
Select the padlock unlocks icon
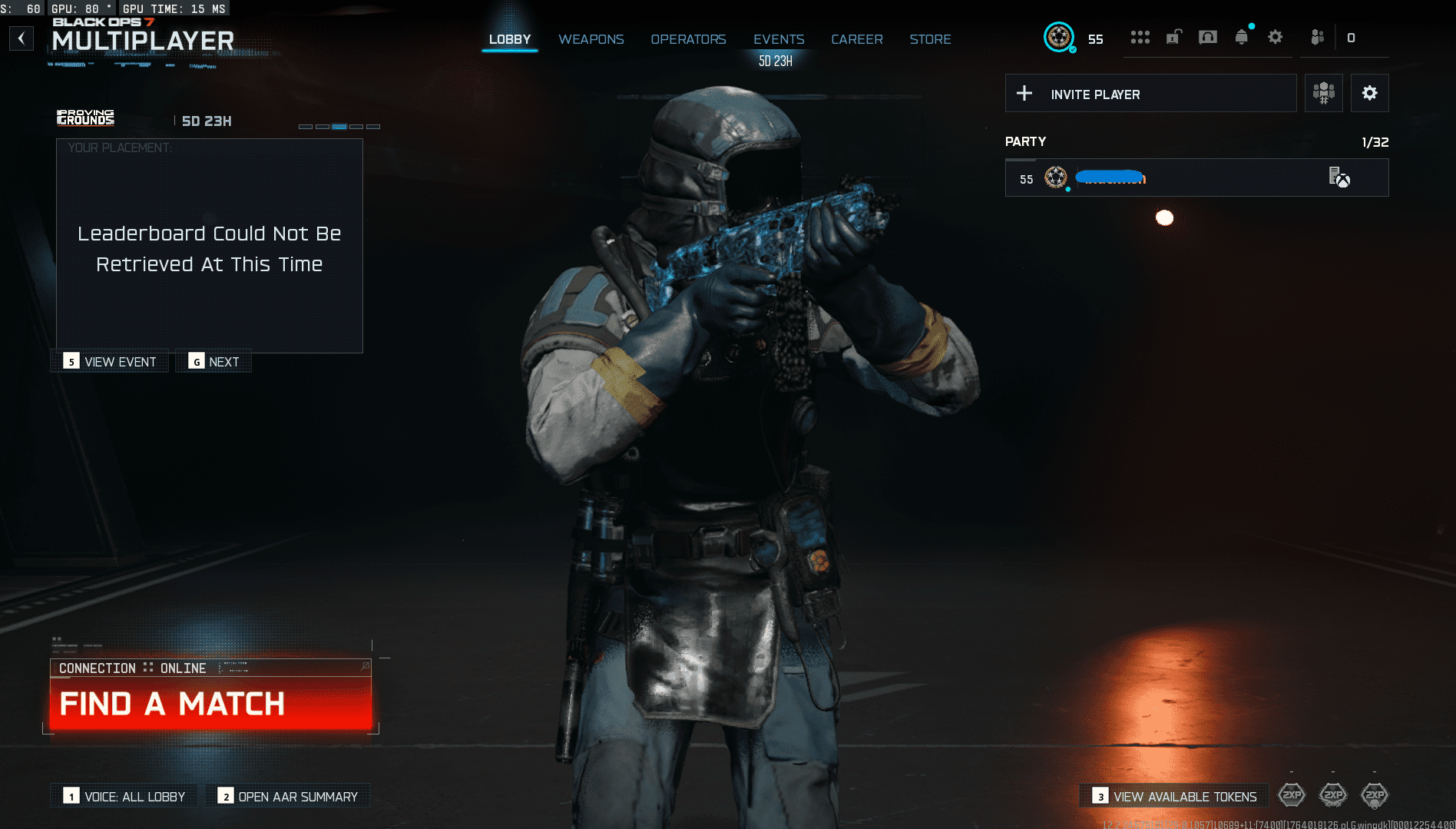tap(1173, 36)
